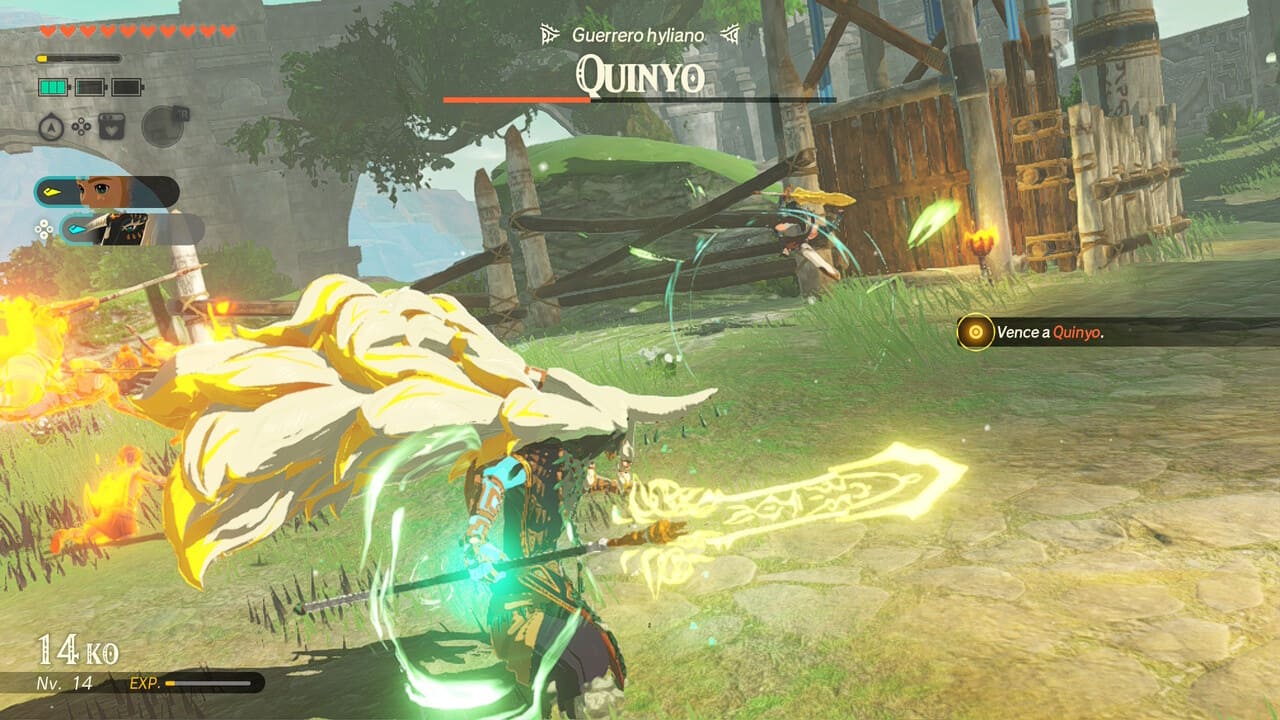The width and height of the screenshot is (1280, 720).
Task: Activate the dark circular ability gauge
Action: [x=163, y=126]
